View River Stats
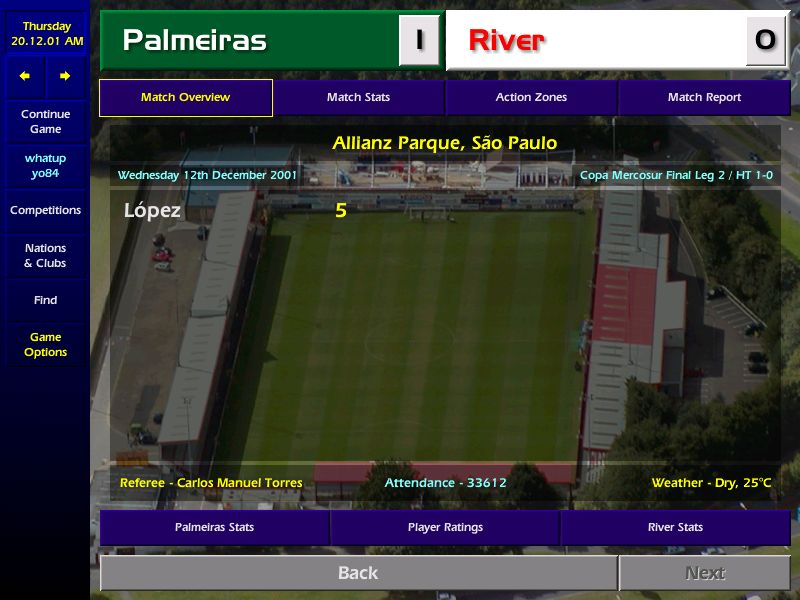Viewport: 800px width, 600px height. (675, 527)
